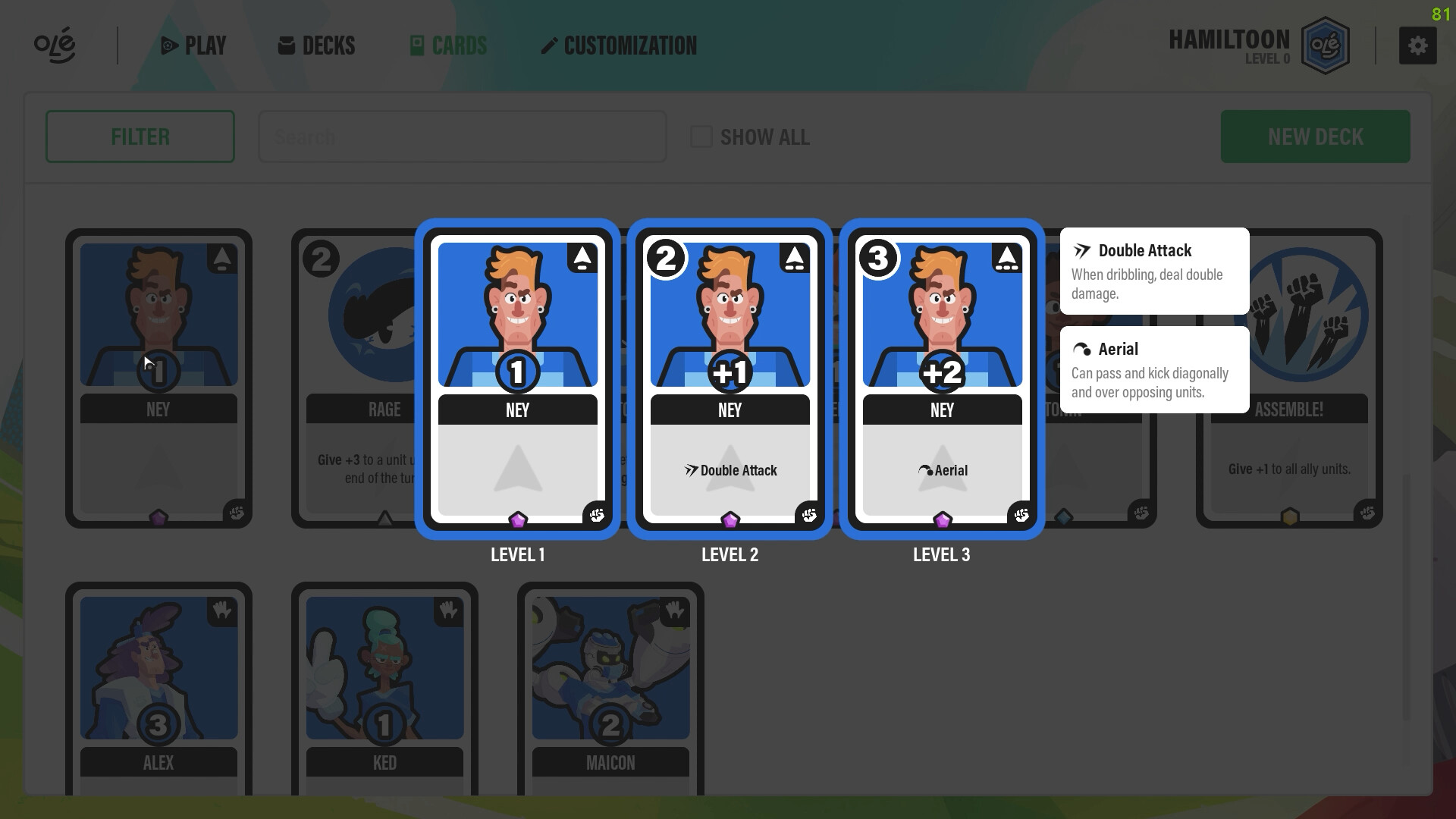The width and height of the screenshot is (1456, 819).
Task: Toggle the purple gem marker on Level 2 Ney
Action: point(730,519)
